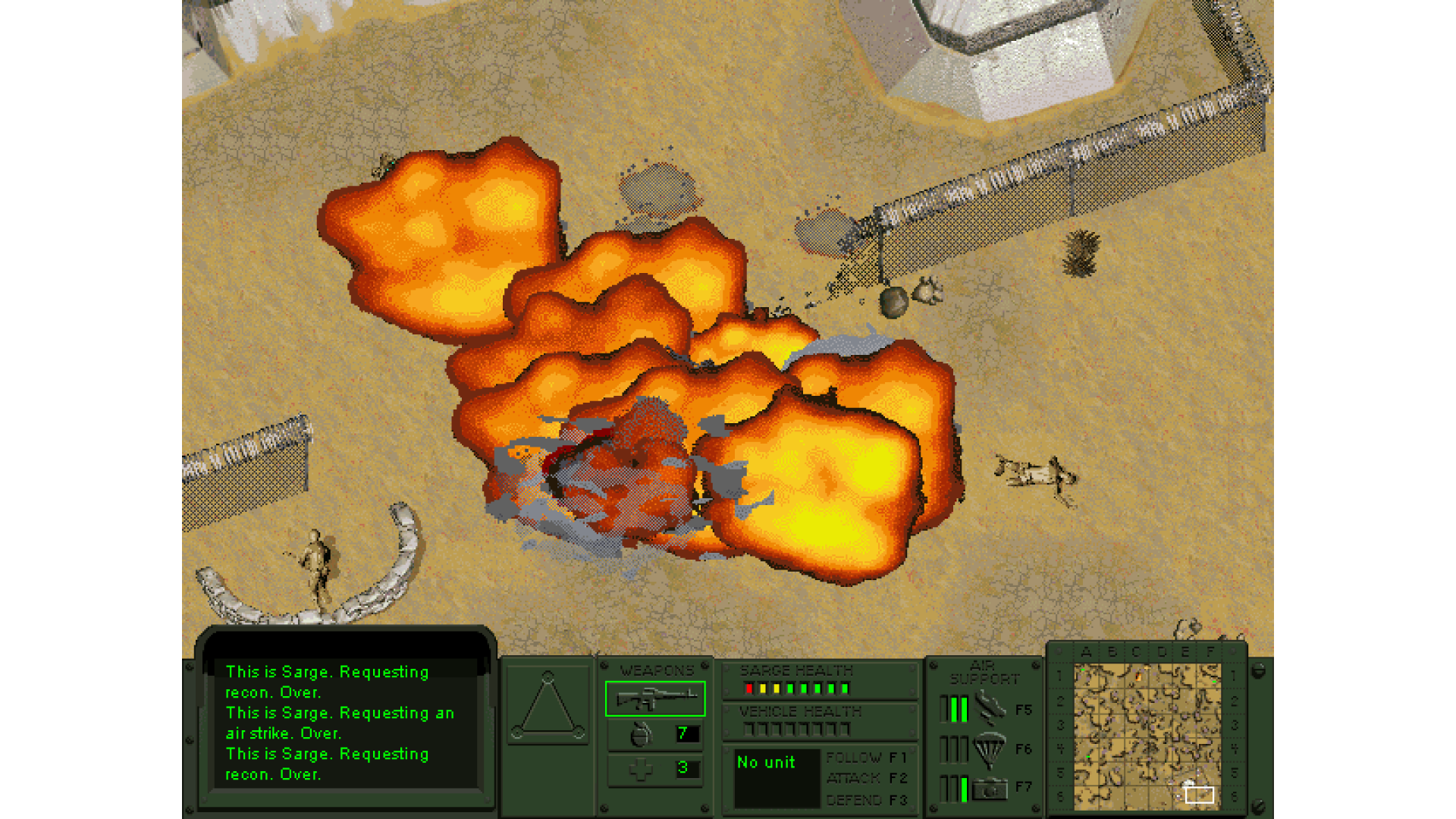Select the rifle weapon slot

pos(655,698)
